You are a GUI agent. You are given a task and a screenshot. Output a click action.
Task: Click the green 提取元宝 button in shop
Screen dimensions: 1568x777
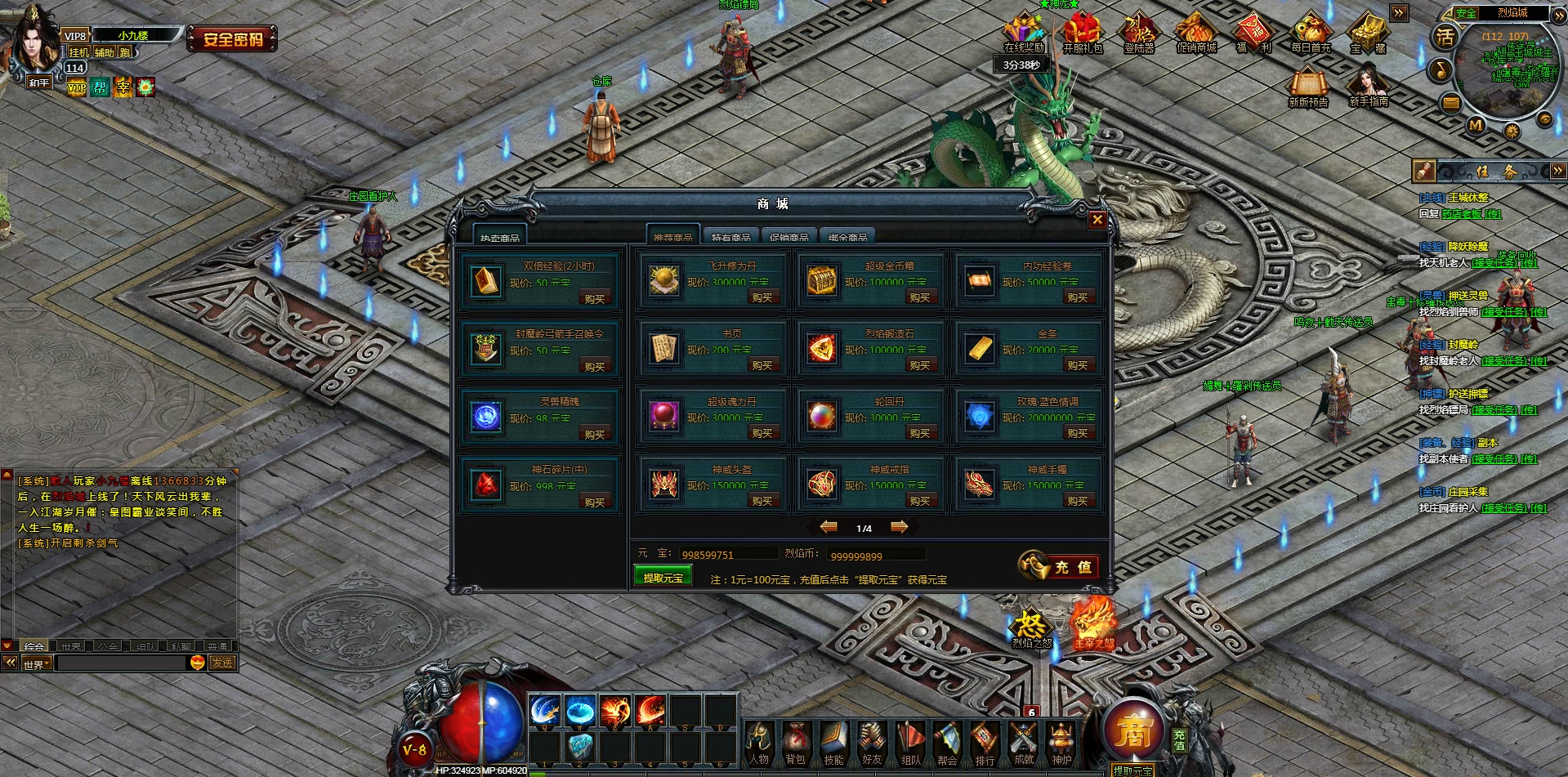tap(663, 577)
